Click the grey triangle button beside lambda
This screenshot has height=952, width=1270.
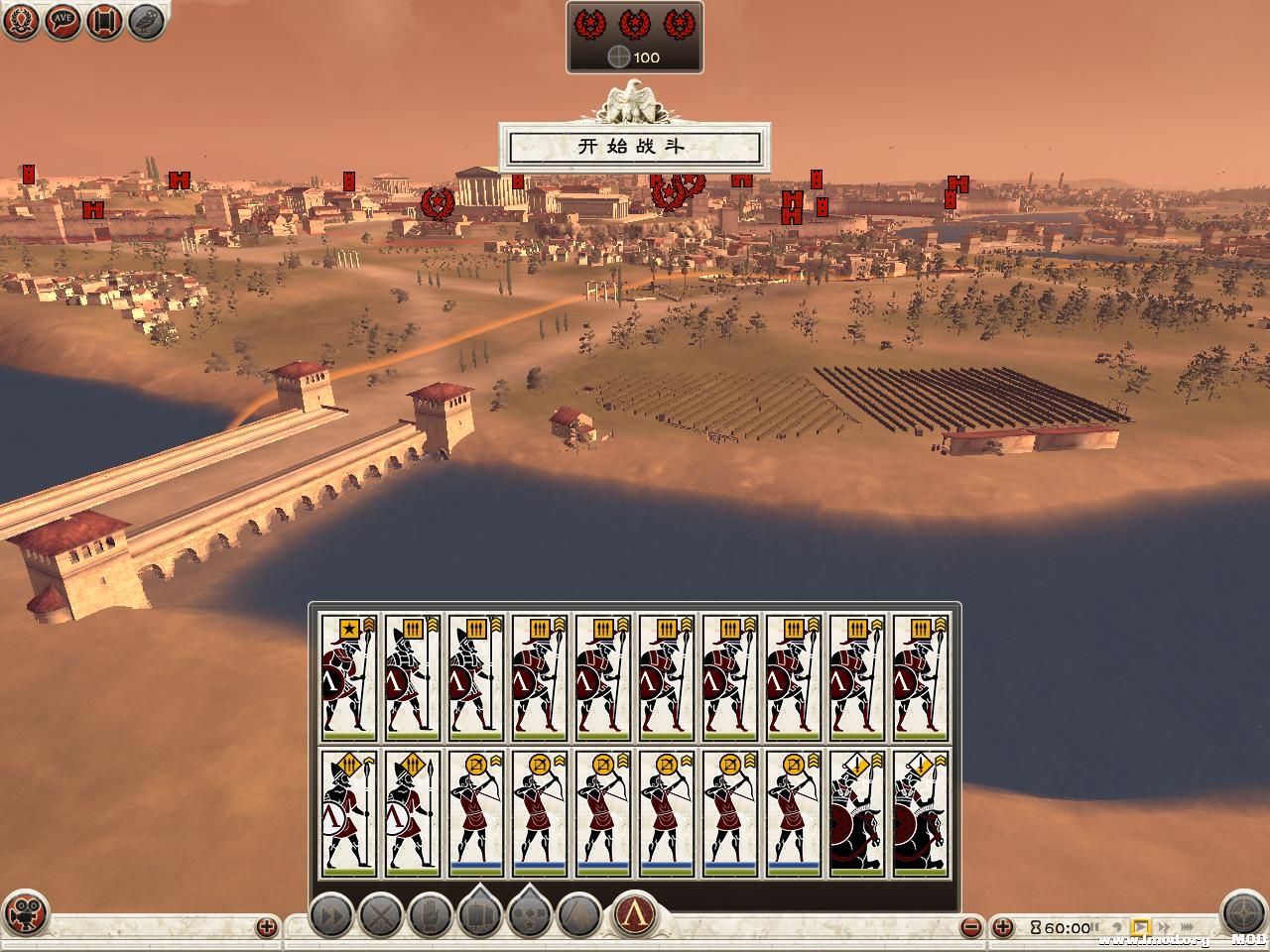(579, 914)
